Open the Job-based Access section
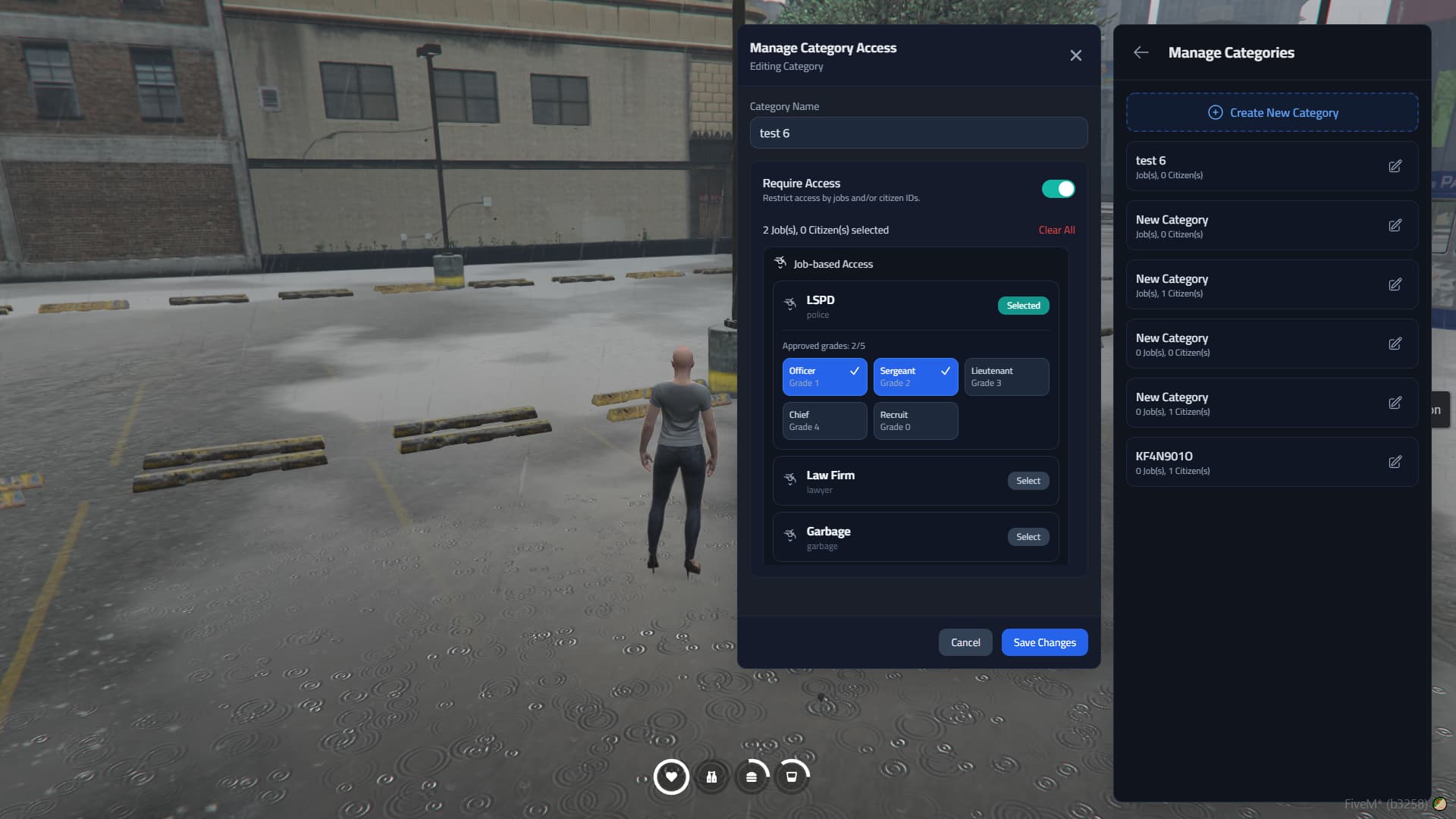The height and width of the screenshot is (819, 1456). coord(833,264)
